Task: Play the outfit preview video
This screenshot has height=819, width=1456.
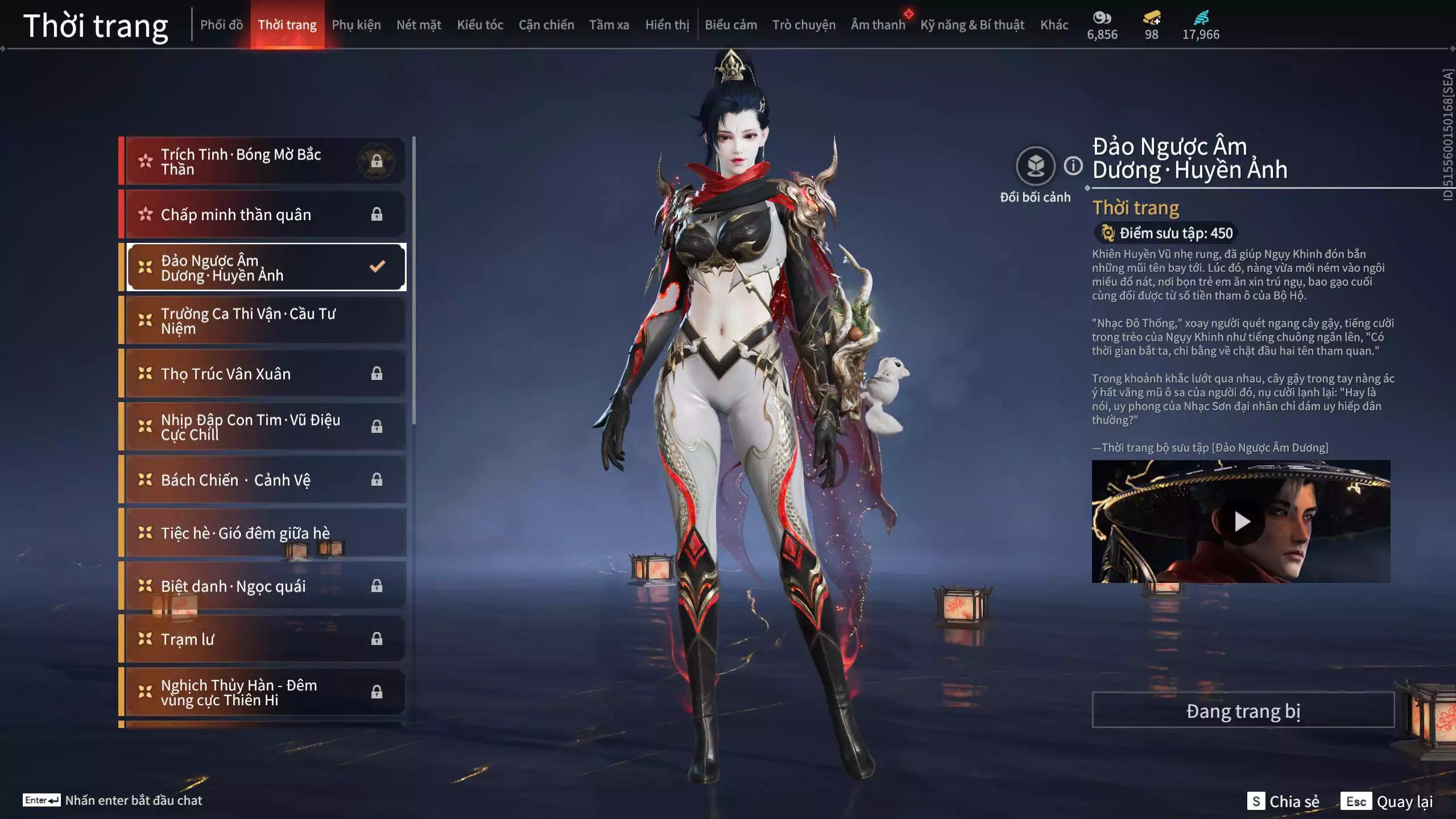Action: (1241, 521)
